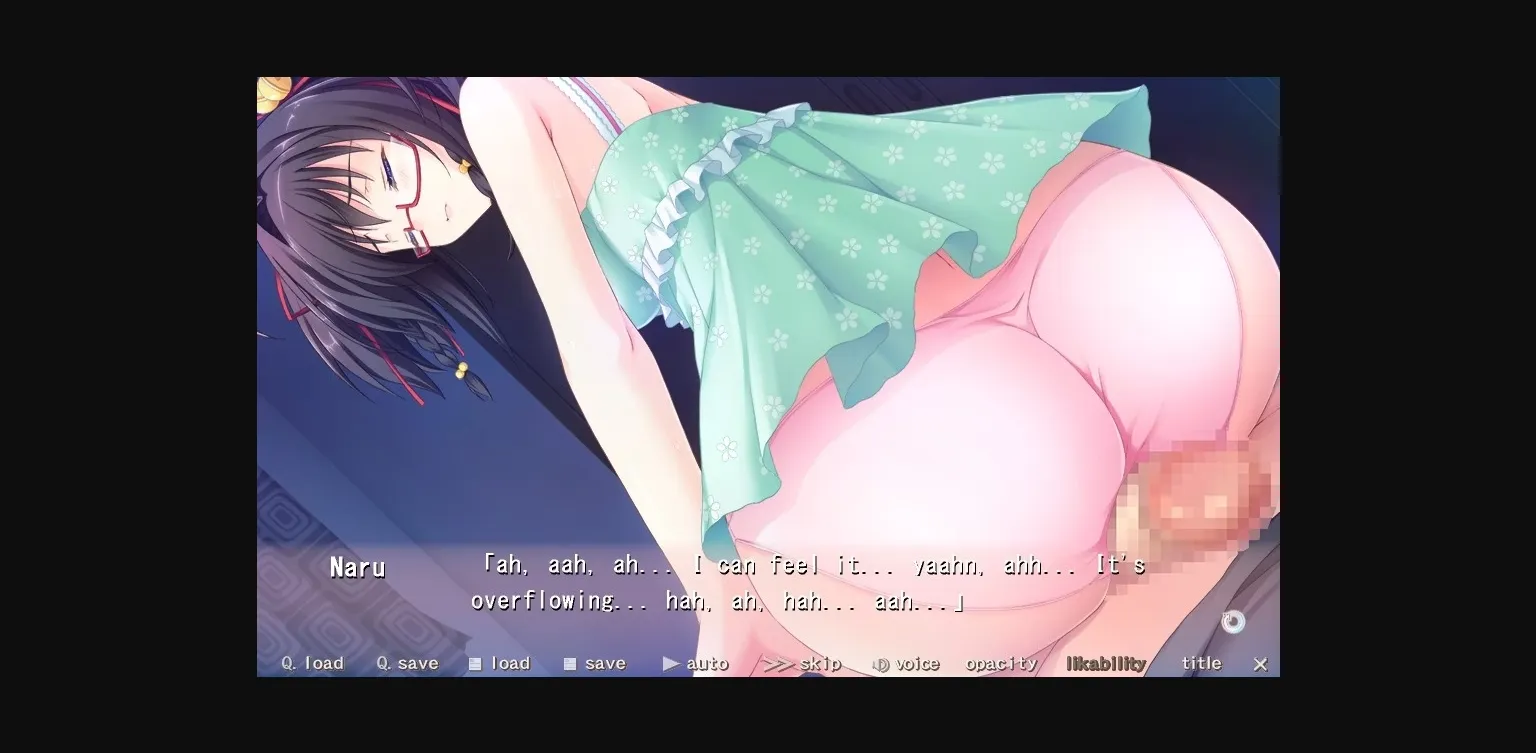Image resolution: width=1536 pixels, height=753 pixels.
Task: View the likability status screen
Action: 1104,662
